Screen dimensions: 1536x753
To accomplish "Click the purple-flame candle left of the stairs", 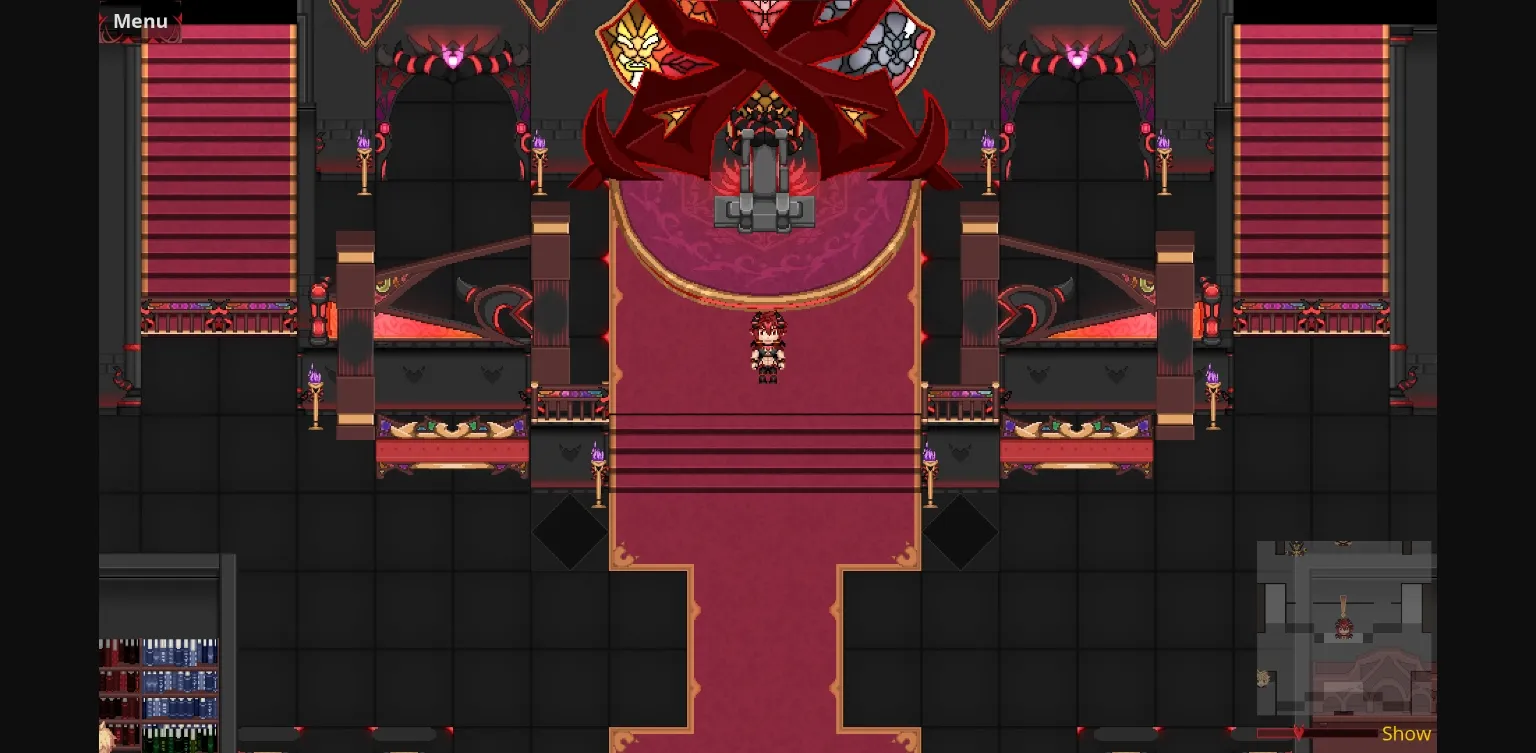I will point(598,460).
